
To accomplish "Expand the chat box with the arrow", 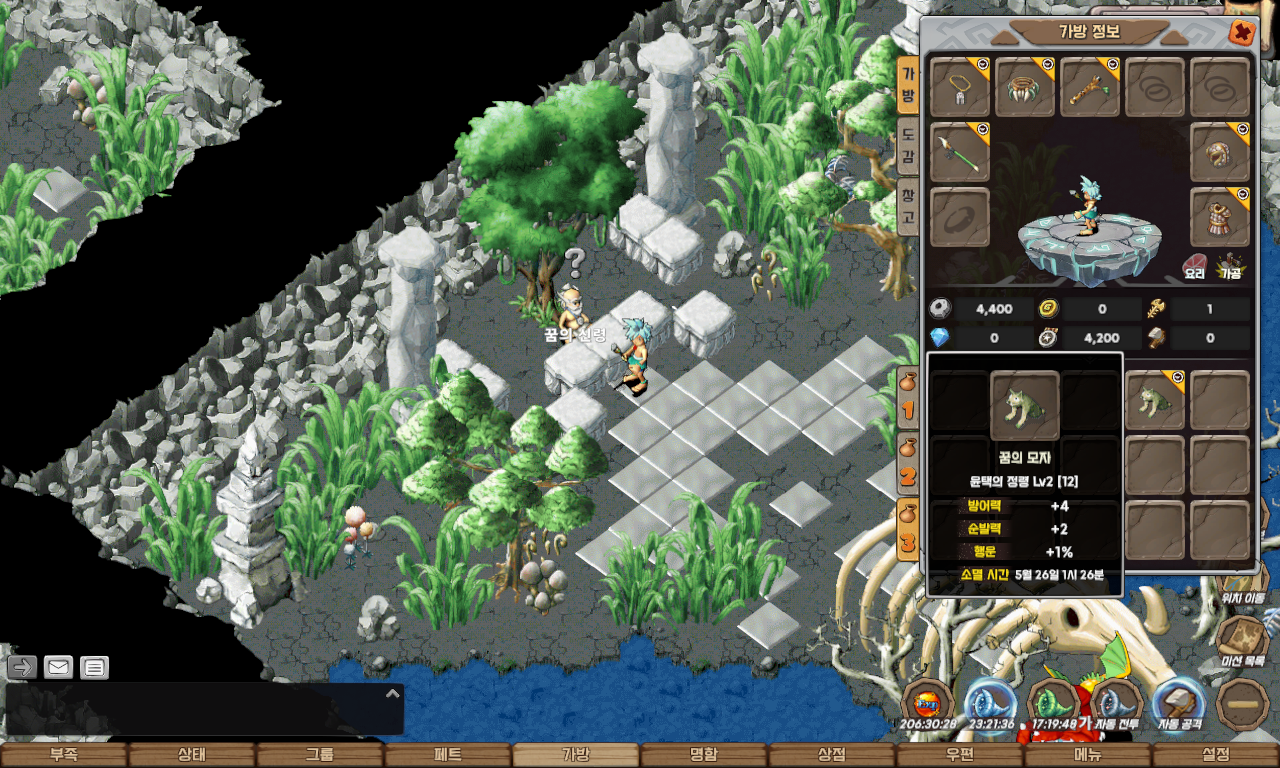I will 393,692.
